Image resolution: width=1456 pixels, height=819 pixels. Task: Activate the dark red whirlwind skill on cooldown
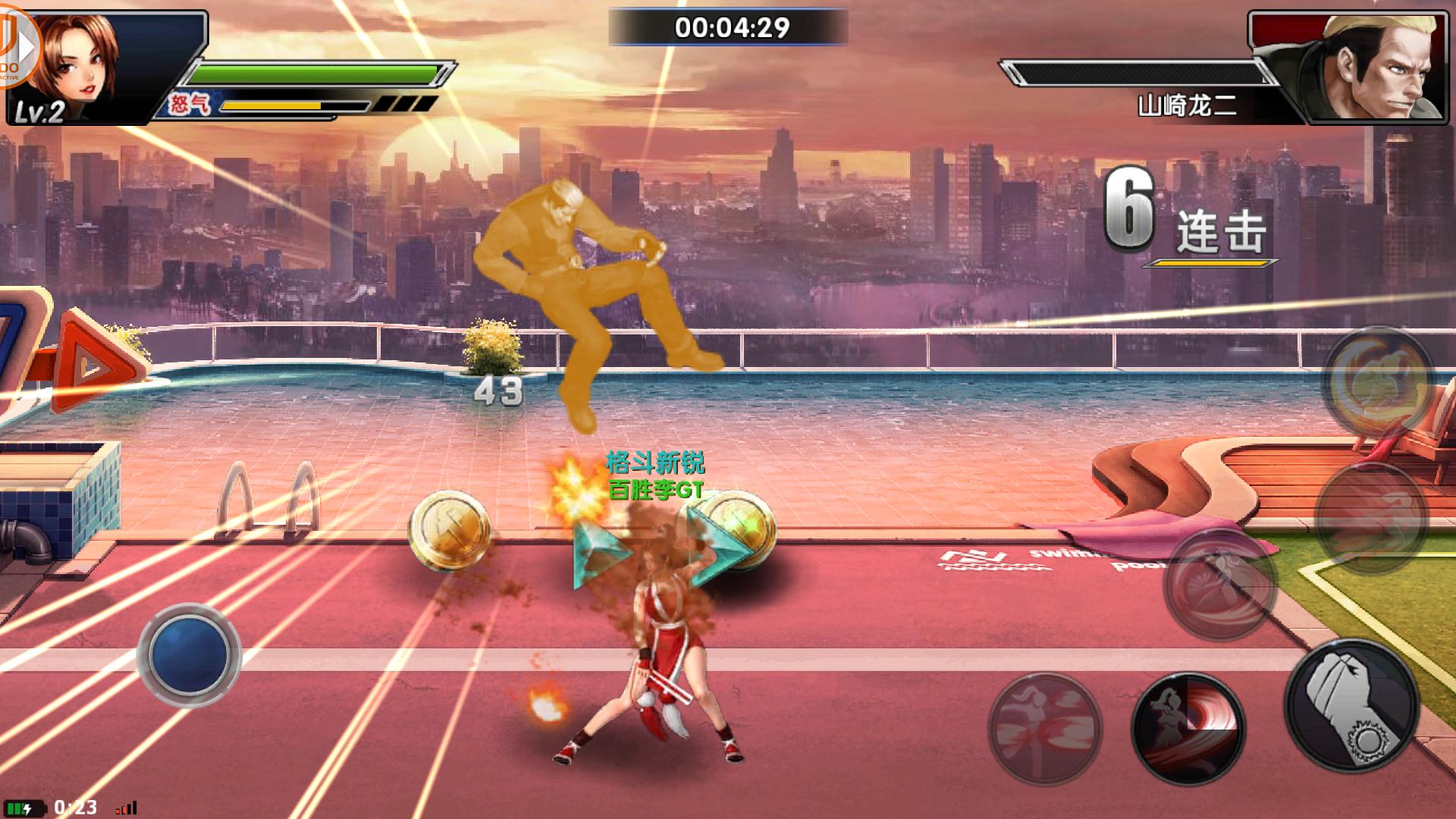[x=1188, y=726]
